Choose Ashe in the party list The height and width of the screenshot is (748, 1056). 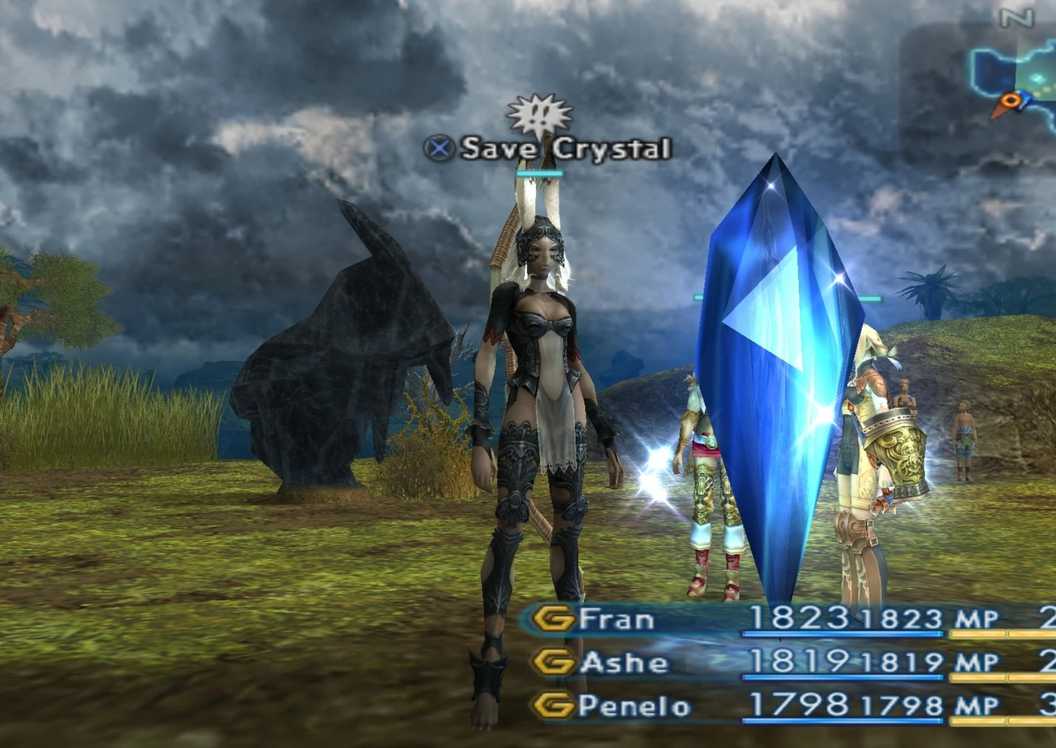pyautogui.click(x=623, y=662)
